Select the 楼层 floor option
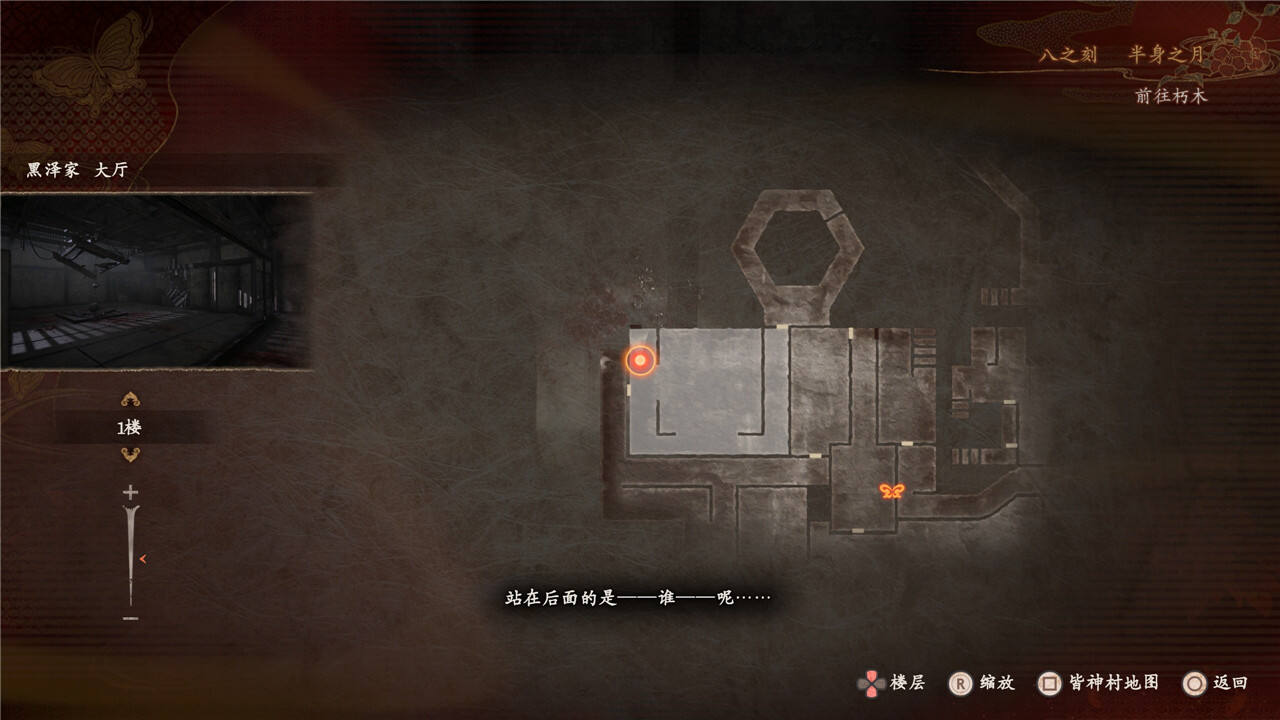The height and width of the screenshot is (720, 1280). tap(892, 683)
